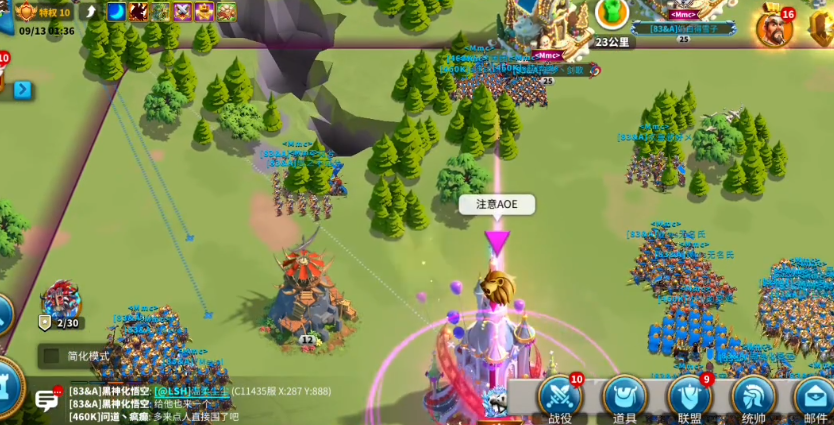
Task: Select the golden crown buff icon
Action: tap(205, 12)
